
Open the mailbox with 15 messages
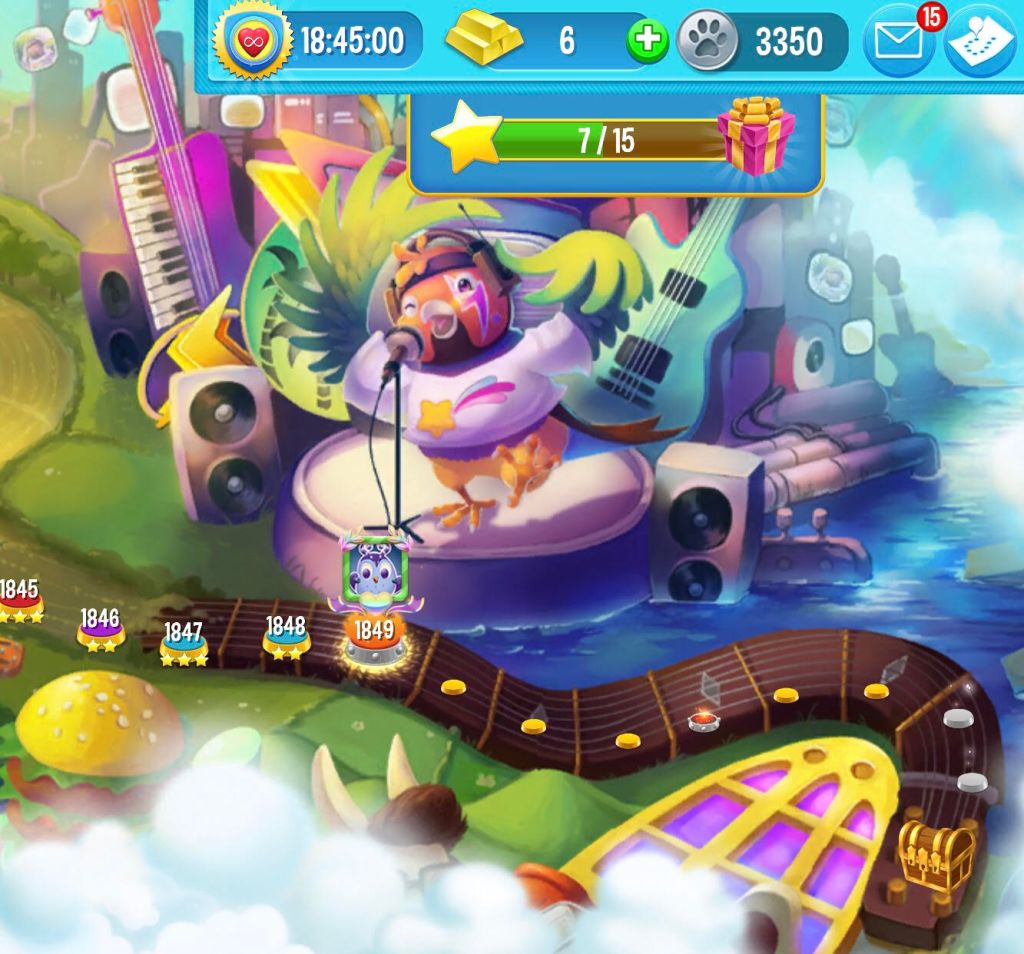click(x=897, y=41)
